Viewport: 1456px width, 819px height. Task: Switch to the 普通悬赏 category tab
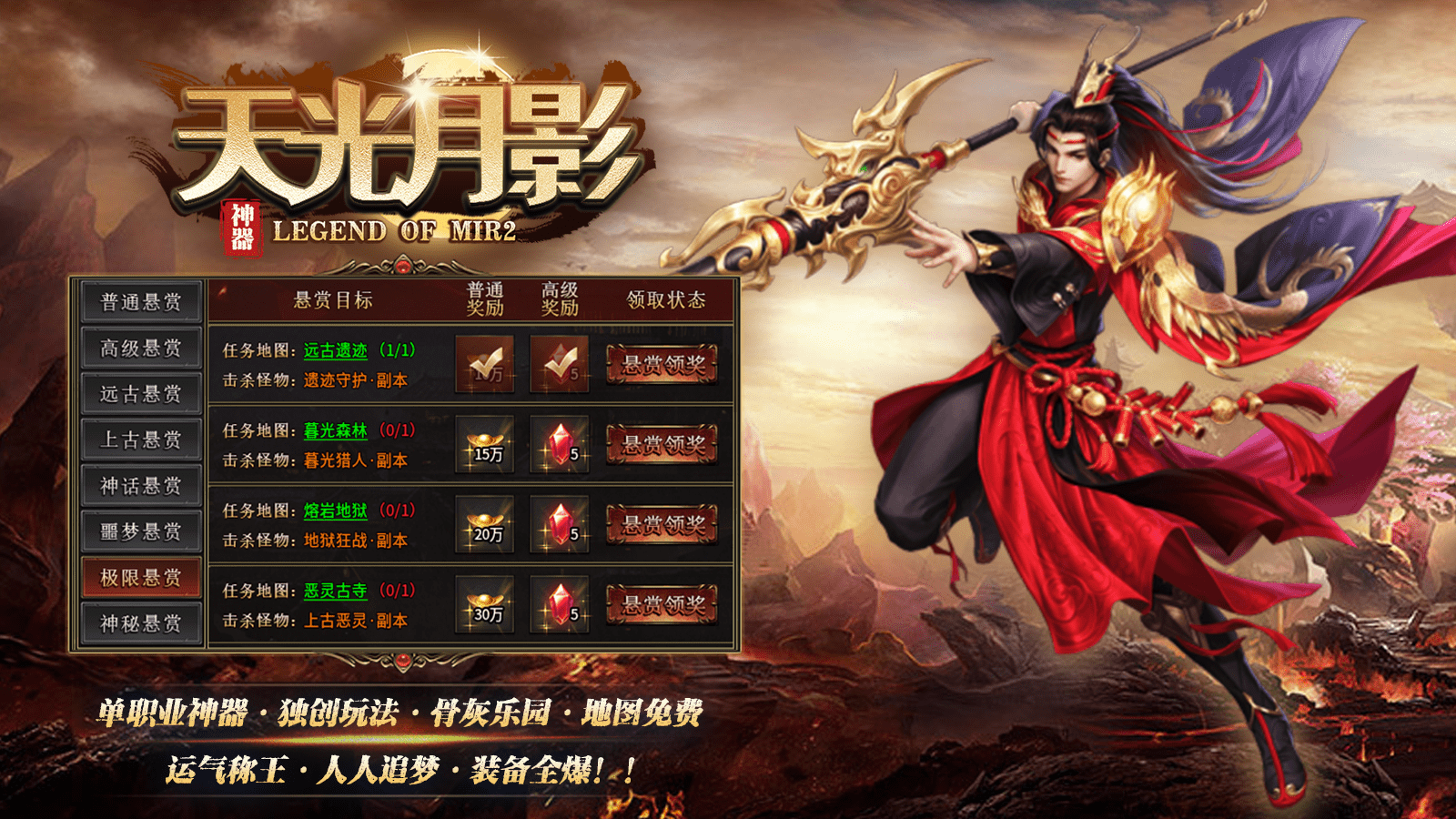139,301
